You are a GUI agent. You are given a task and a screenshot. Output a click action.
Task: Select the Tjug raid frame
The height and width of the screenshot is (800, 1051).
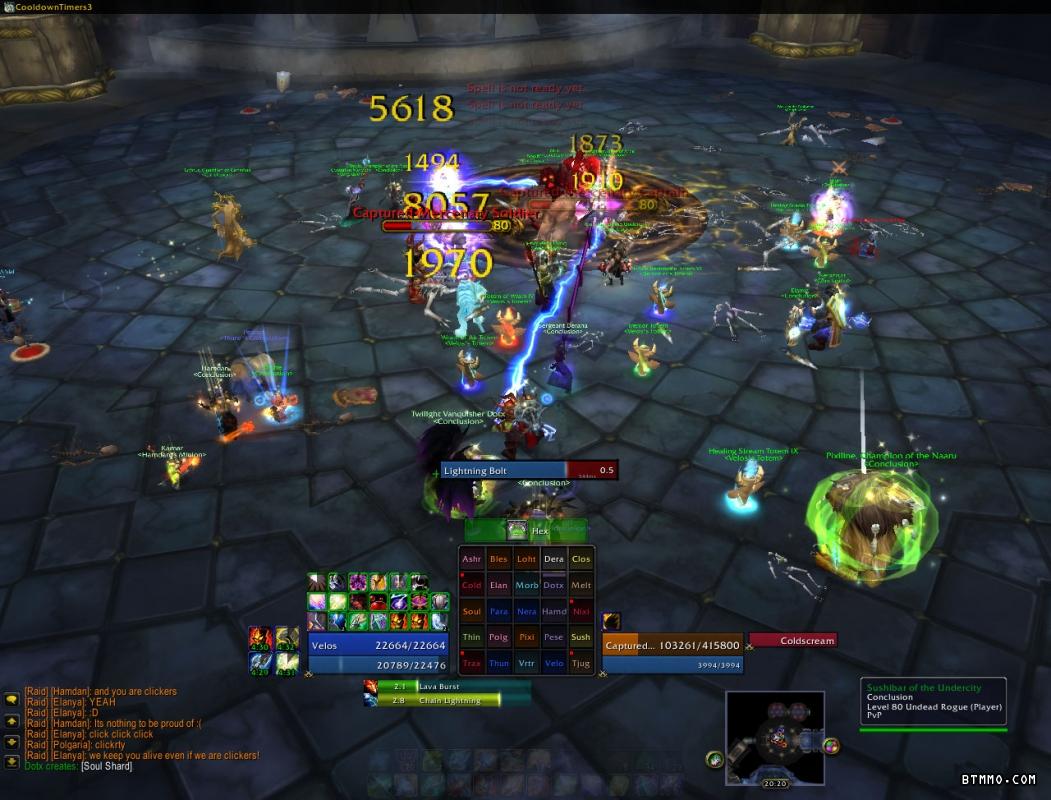point(581,664)
